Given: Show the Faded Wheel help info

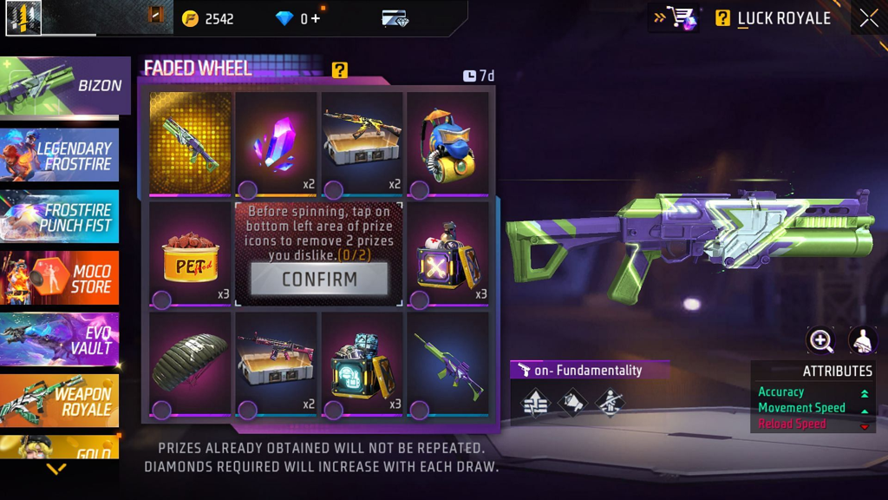Looking at the screenshot, I should [x=340, y=69].
